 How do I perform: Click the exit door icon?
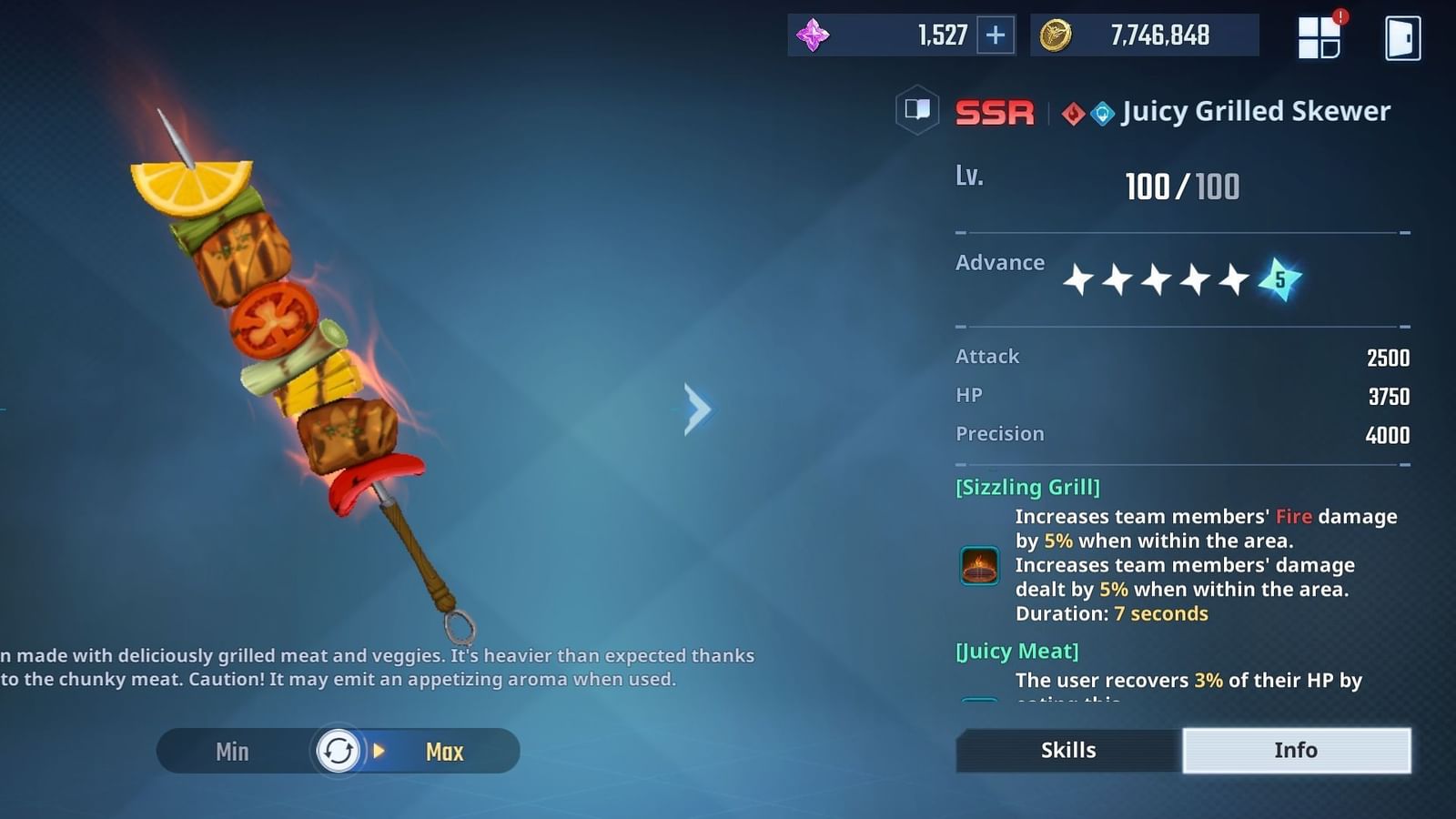point(1402,35)
